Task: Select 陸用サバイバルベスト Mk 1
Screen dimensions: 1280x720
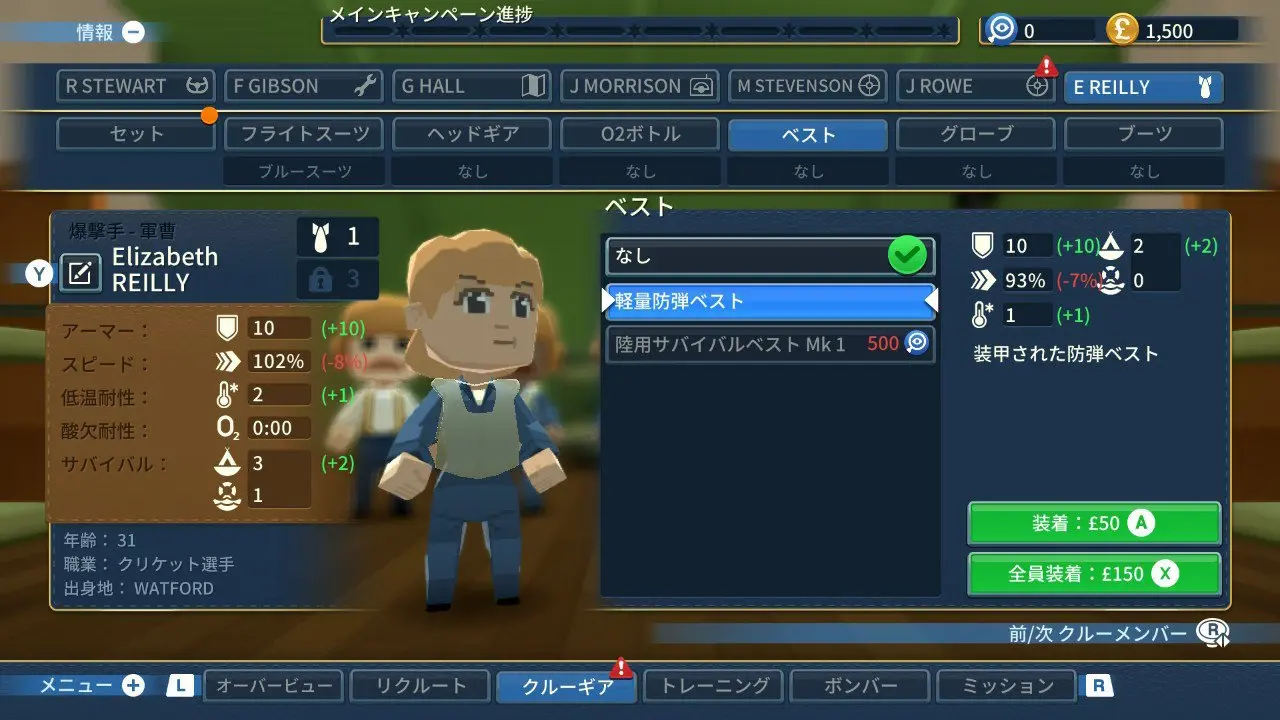Action: (x=770, y=344)
